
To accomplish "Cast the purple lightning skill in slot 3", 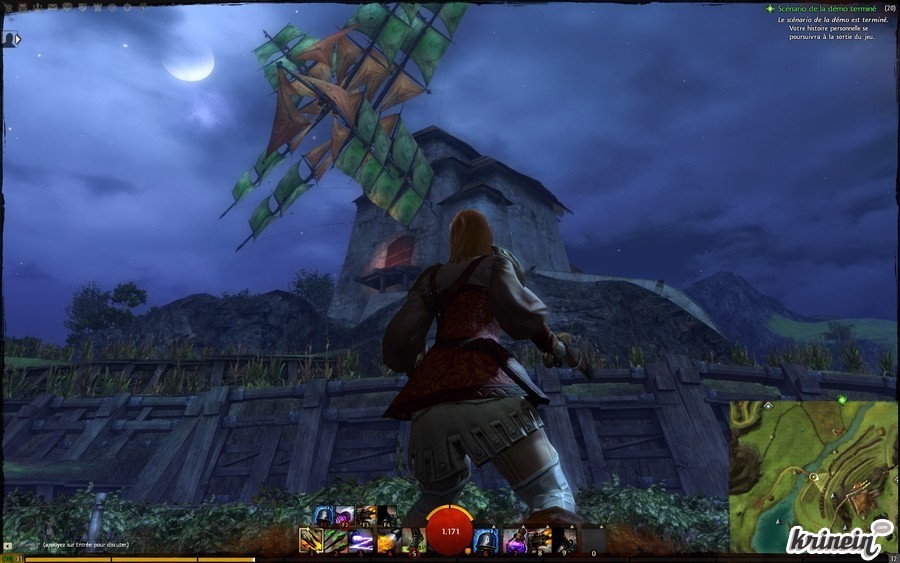I will (x=361, y=541).
